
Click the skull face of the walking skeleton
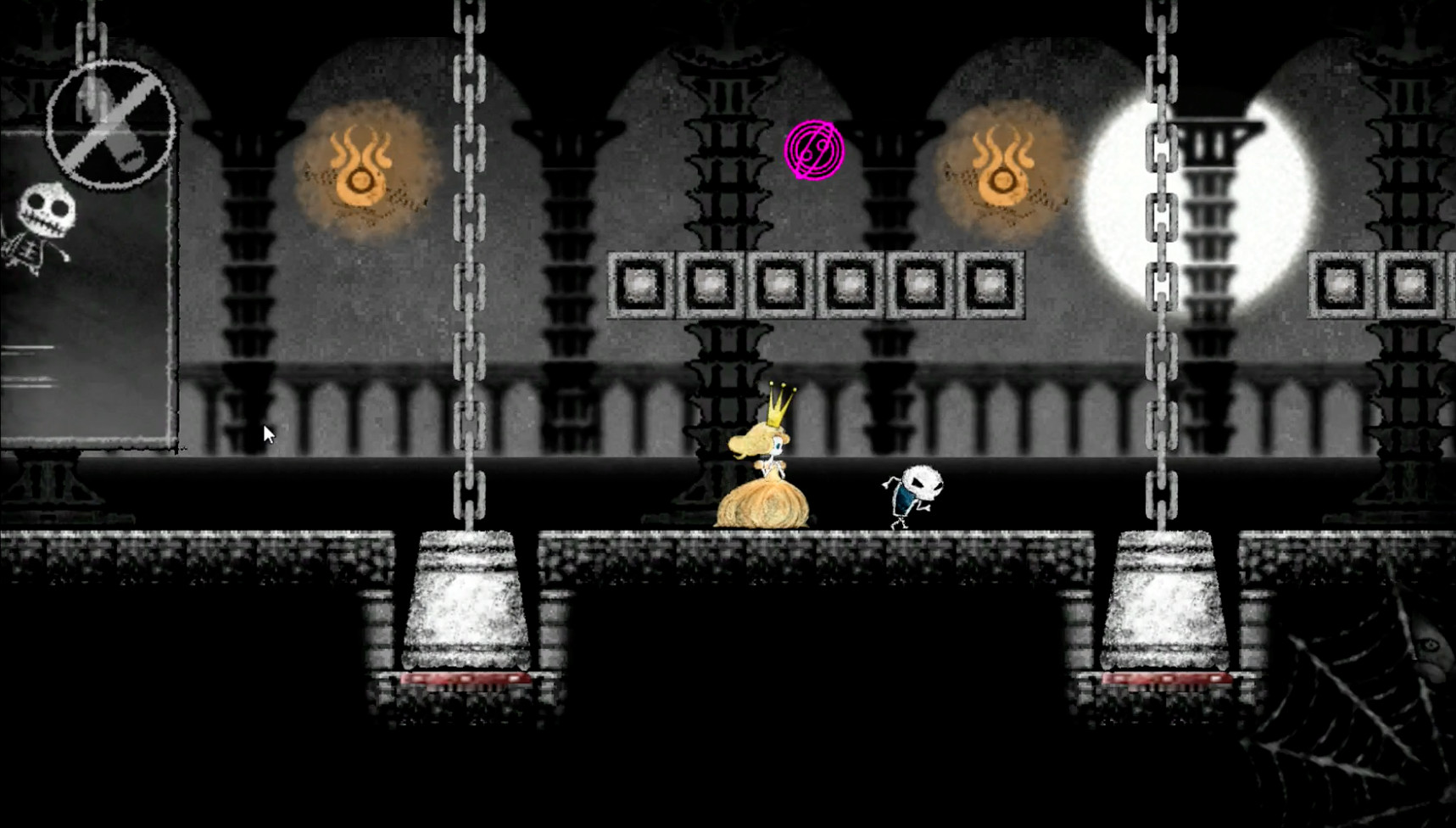(x=923, y=482)
